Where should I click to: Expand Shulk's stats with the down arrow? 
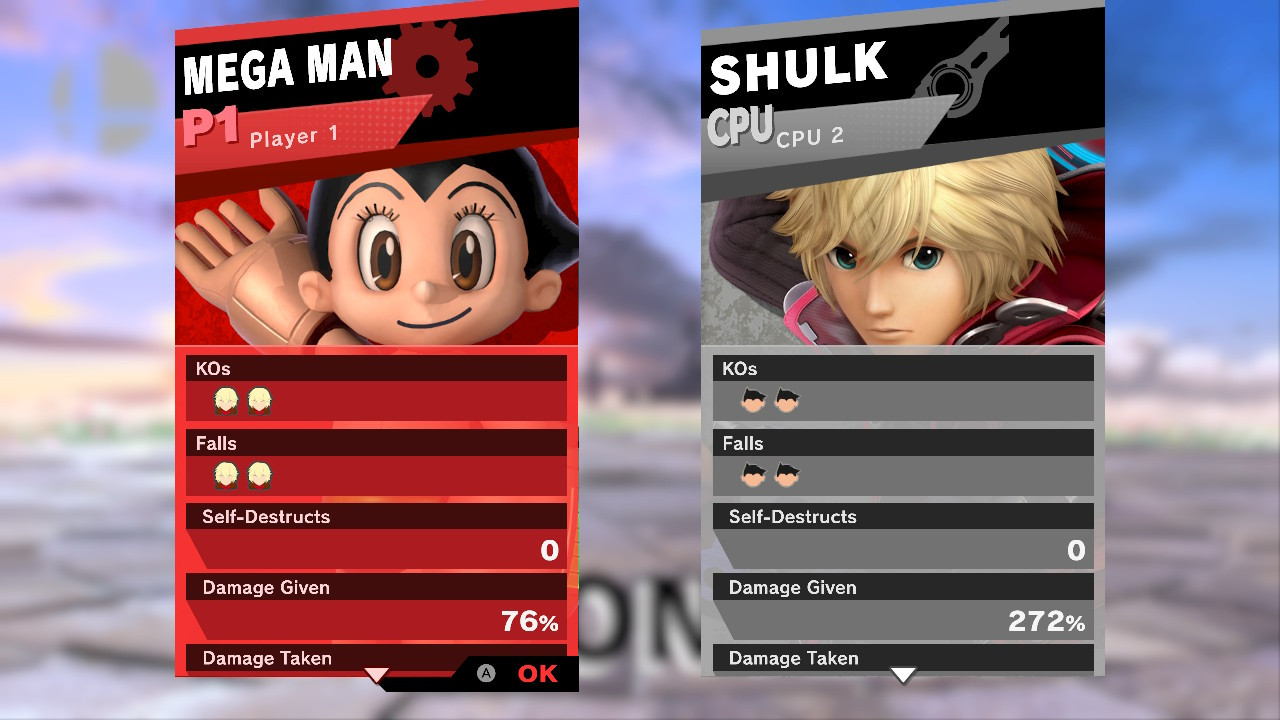coord(903,676)
